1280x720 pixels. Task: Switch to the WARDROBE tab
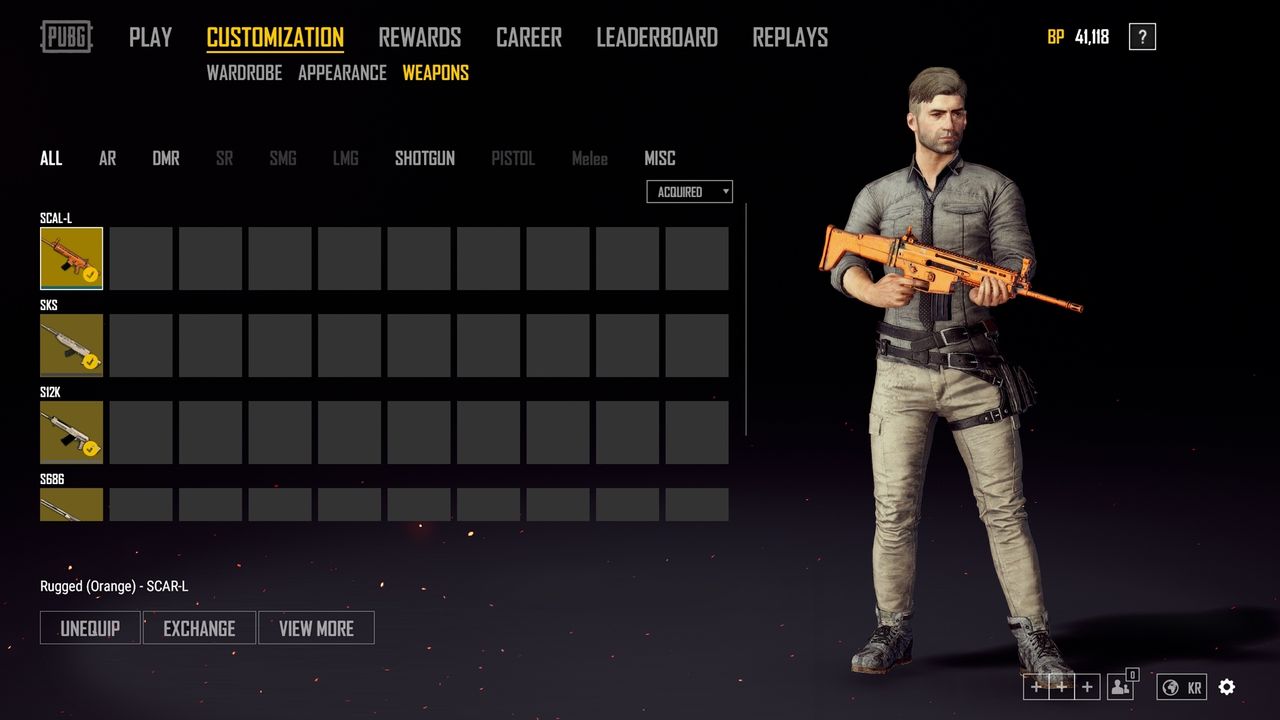click(245, 73)
